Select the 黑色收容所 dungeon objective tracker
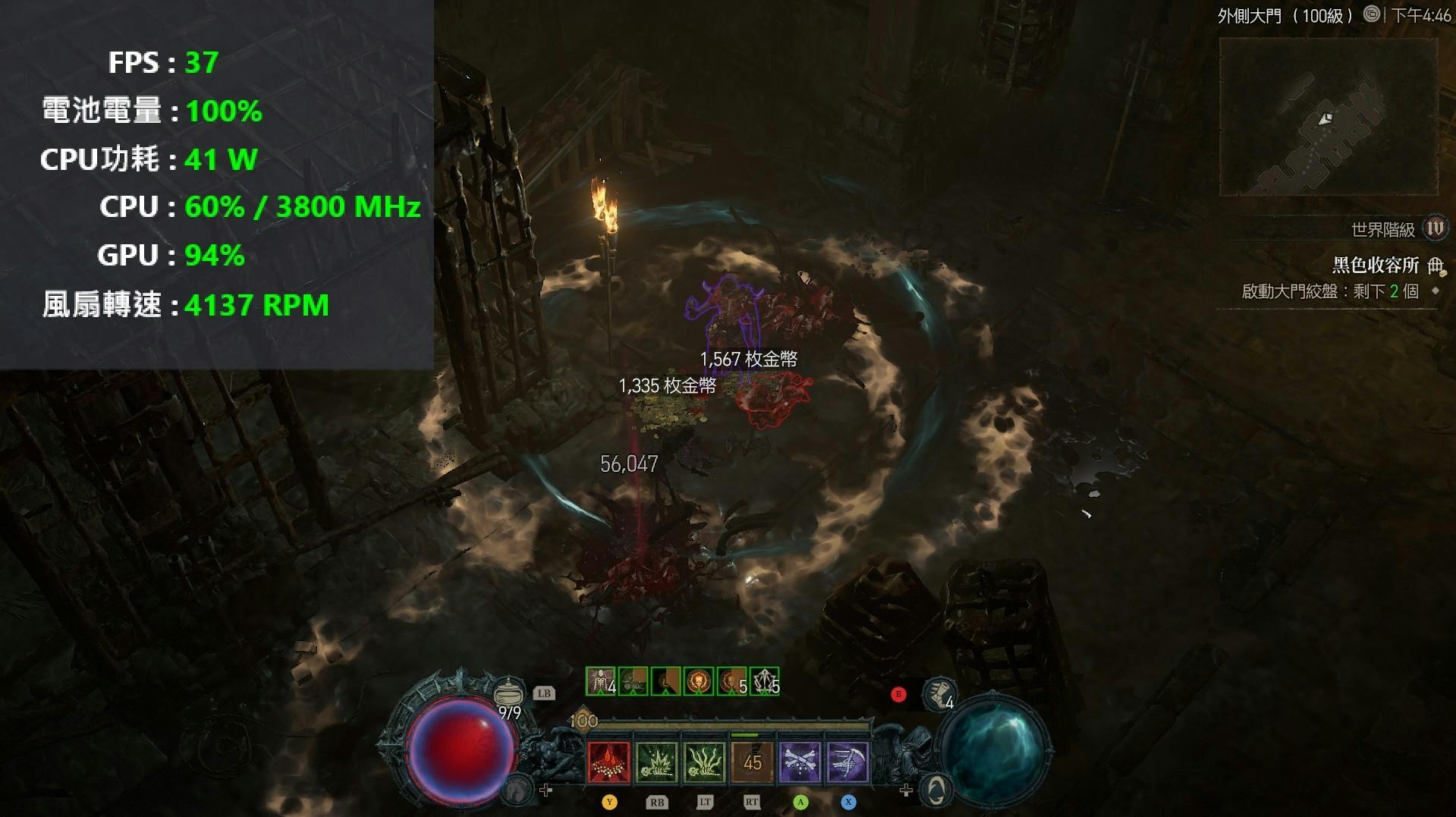Viewport: 1456px width, 817px height. (x=1375, y=265)
